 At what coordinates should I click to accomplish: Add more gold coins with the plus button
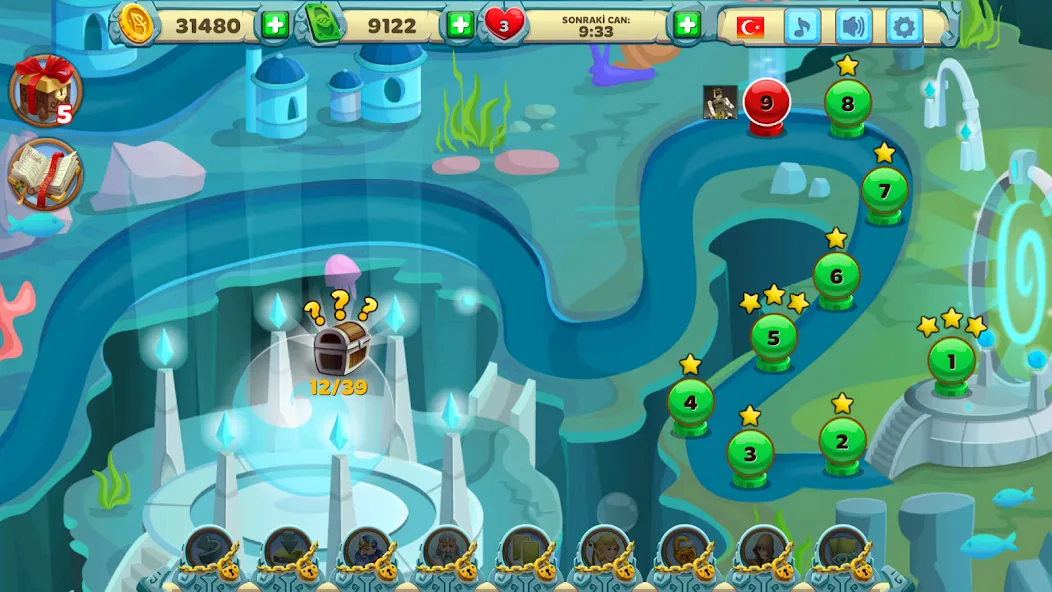click(274, 25)
